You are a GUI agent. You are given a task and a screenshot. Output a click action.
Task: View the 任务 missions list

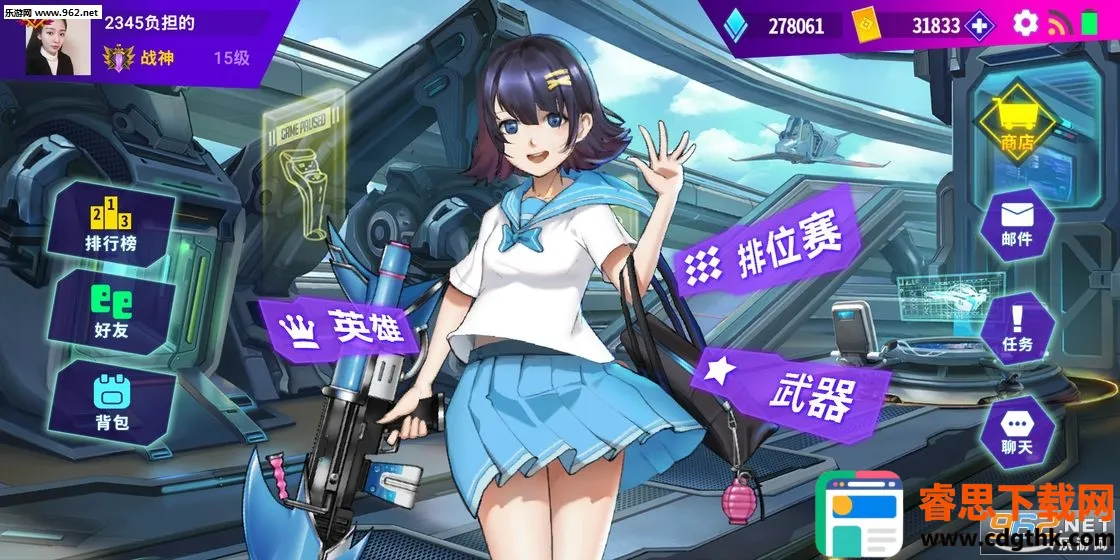tap(1017, 330)
